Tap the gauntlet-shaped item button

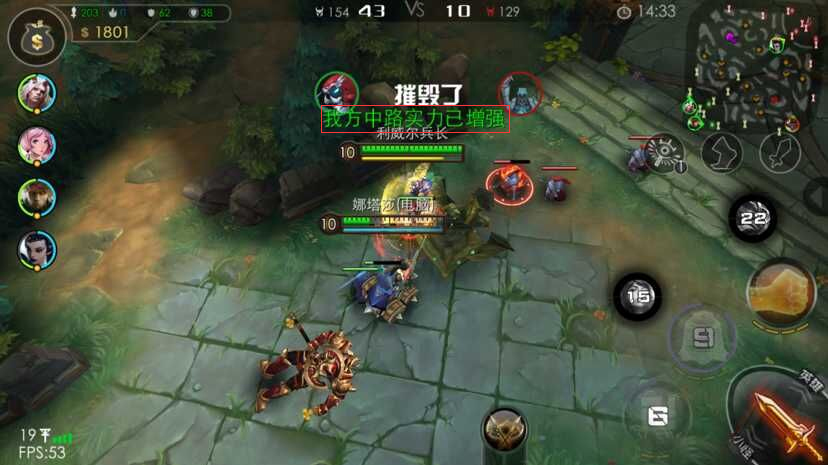780,153
